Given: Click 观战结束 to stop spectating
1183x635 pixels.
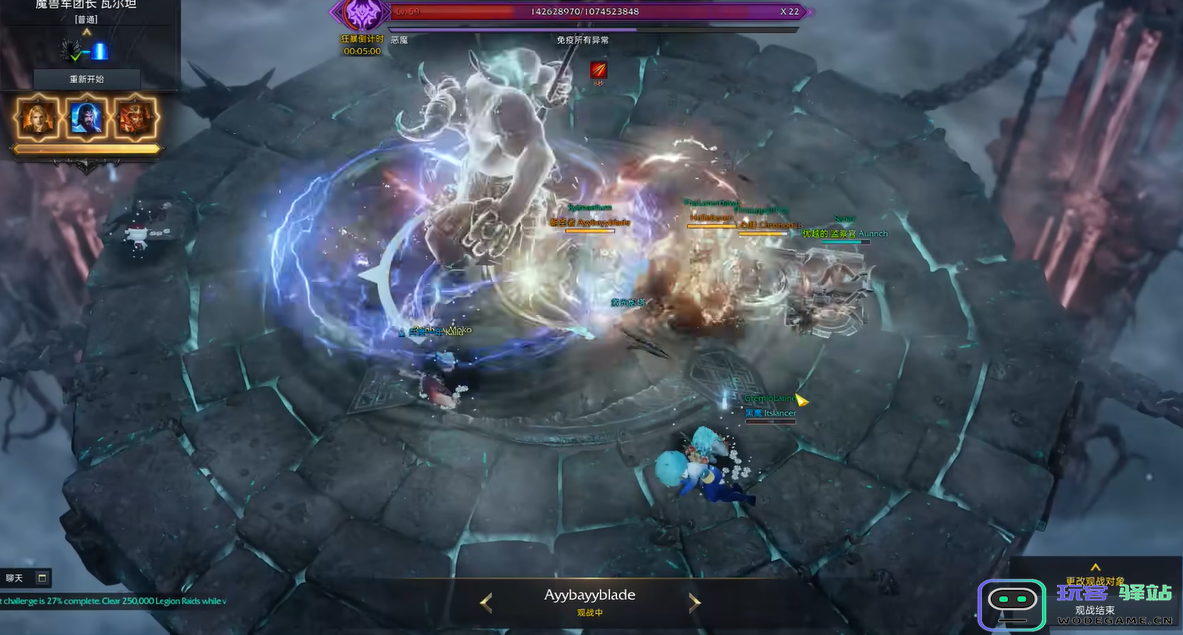Looking at the screenshot, I should point(1095,610).
